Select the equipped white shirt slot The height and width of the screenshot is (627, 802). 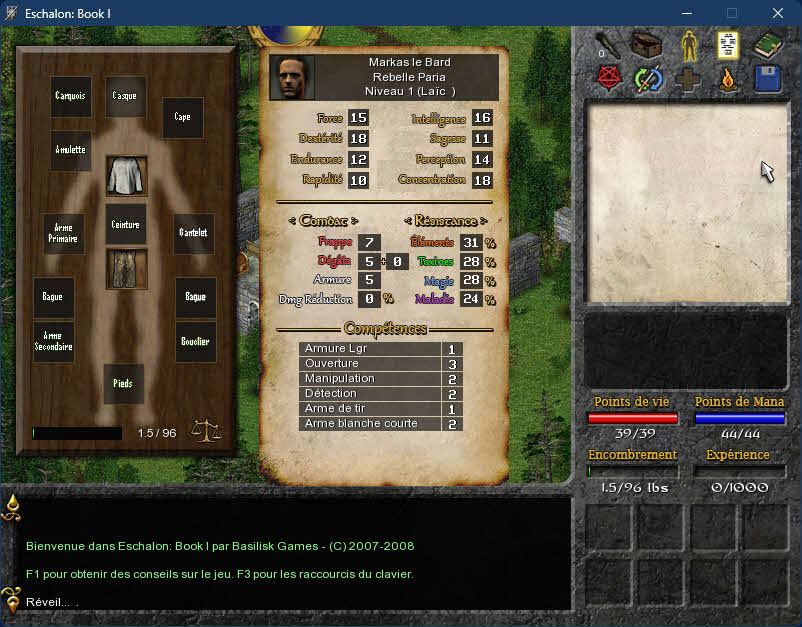click(126, 174)
